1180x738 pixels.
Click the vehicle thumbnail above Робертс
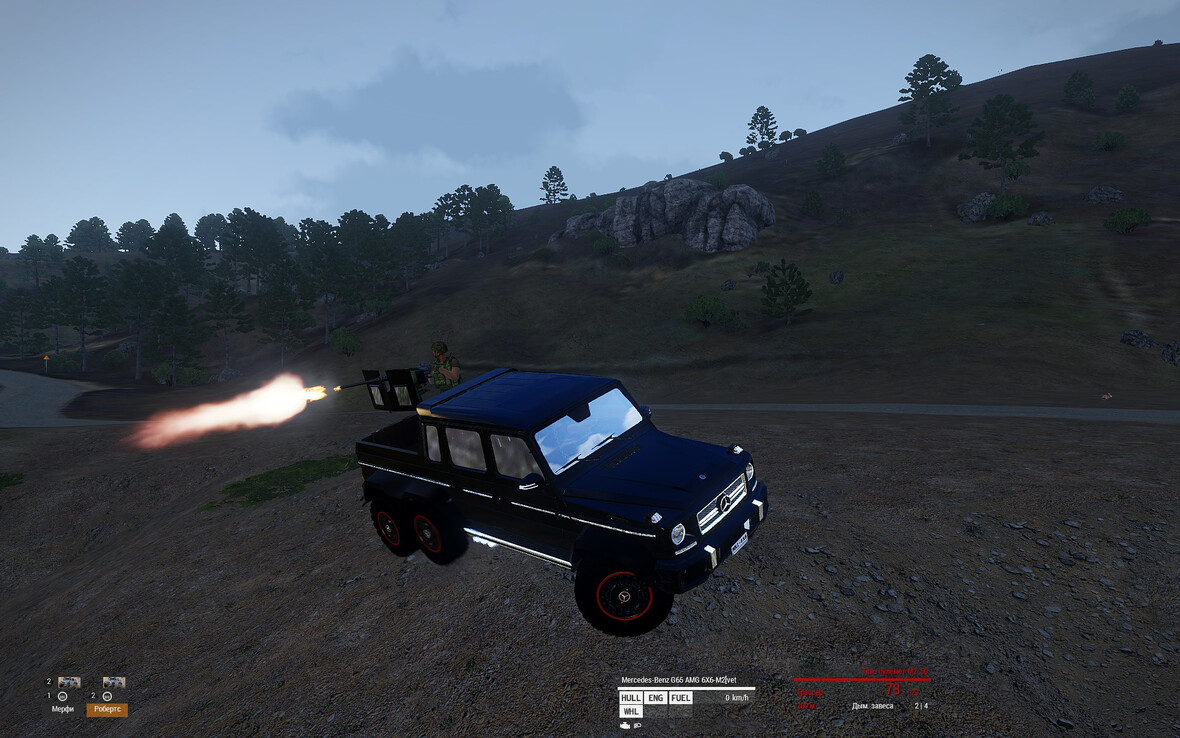tap(113, 682)
